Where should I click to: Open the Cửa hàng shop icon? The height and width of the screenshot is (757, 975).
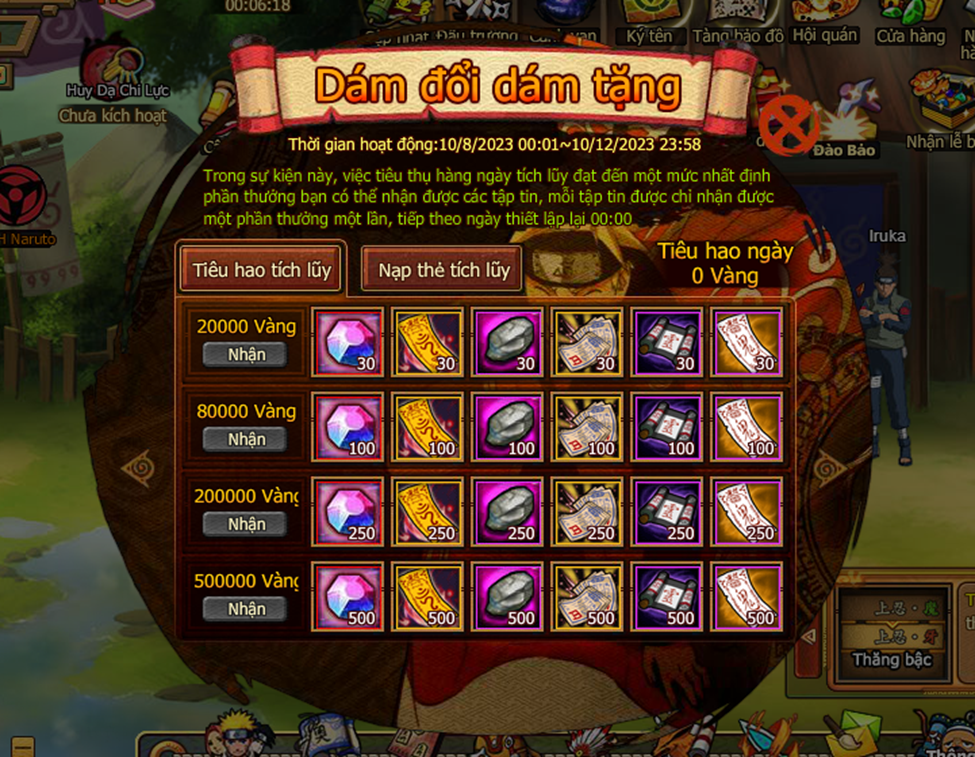click(x=910, y=20)
